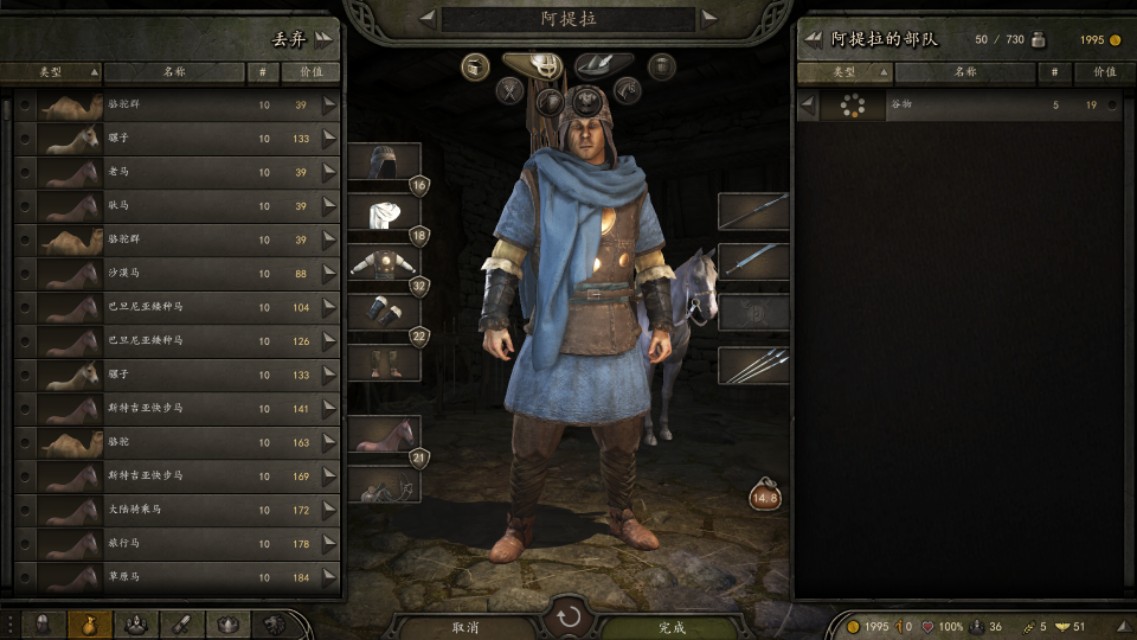This screenshot has height=640, width=1137.
Task: Select the equipped body armor slot
Action: coord(384,264)
